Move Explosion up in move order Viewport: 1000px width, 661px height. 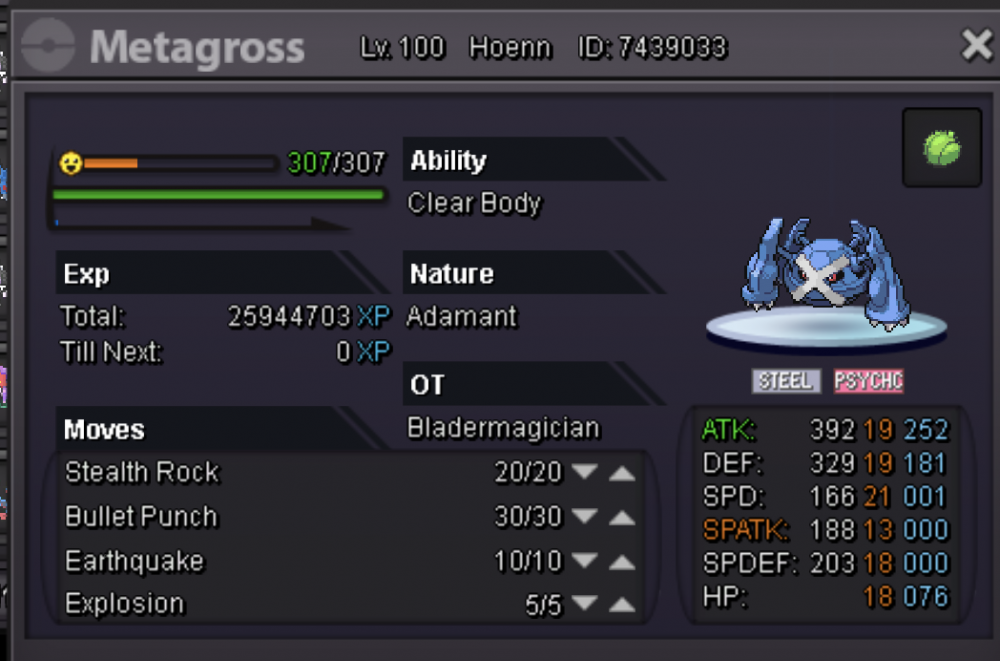622,604
